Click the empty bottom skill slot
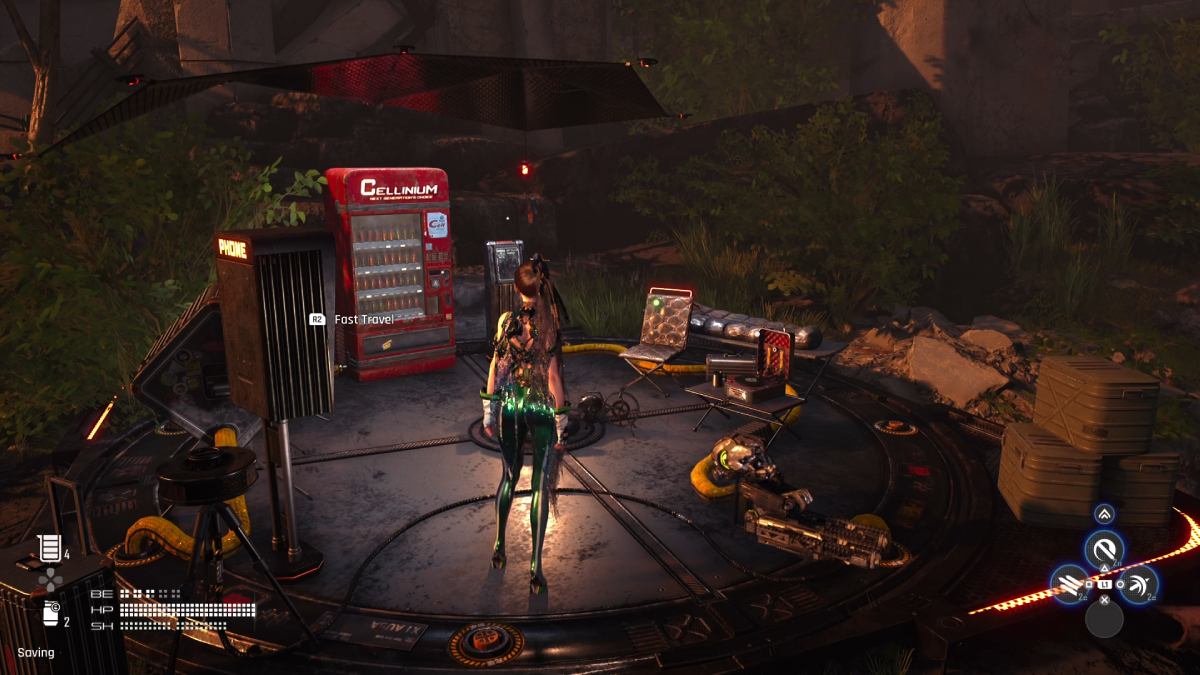Image resolution: width=1200 pixels, height=675 pixels. coord(1104,619)
